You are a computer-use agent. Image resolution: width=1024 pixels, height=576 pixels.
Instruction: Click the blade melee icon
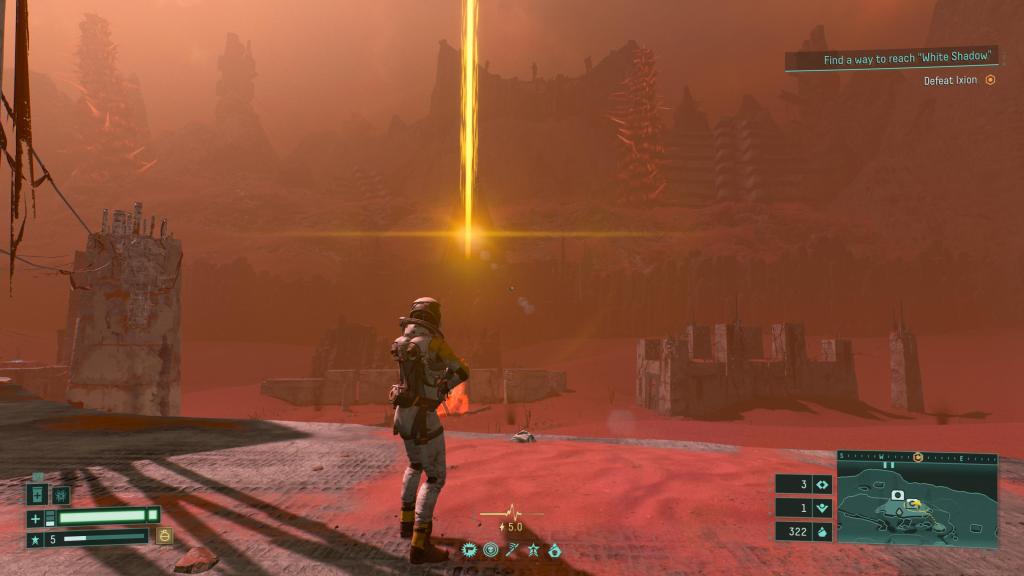tap(512, 549)
